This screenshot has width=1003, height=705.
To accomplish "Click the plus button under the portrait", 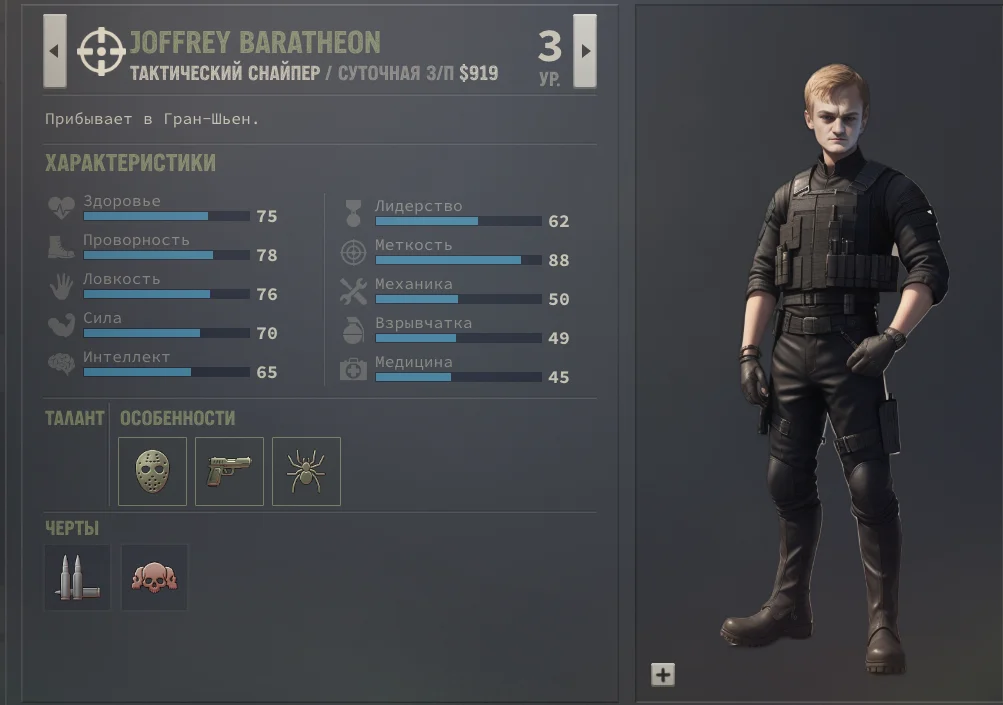I will point(662,675).
